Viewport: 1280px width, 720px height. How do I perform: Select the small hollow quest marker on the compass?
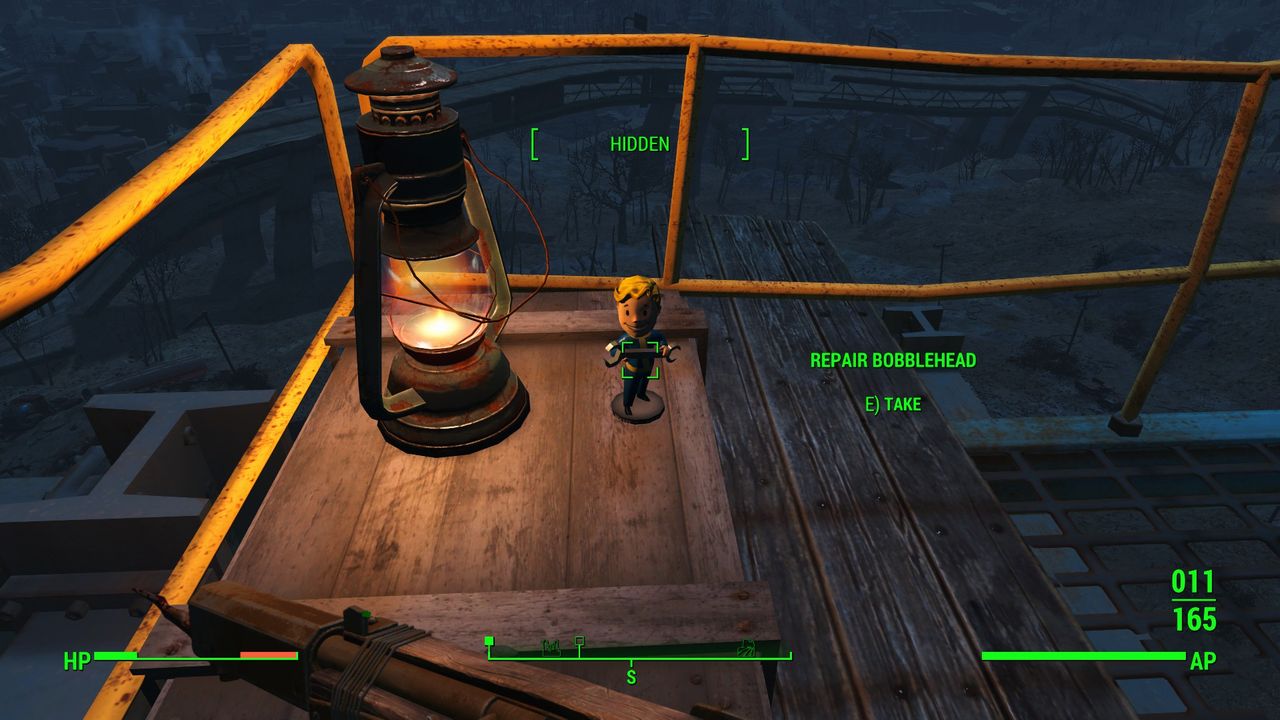[x=580, y=640]
